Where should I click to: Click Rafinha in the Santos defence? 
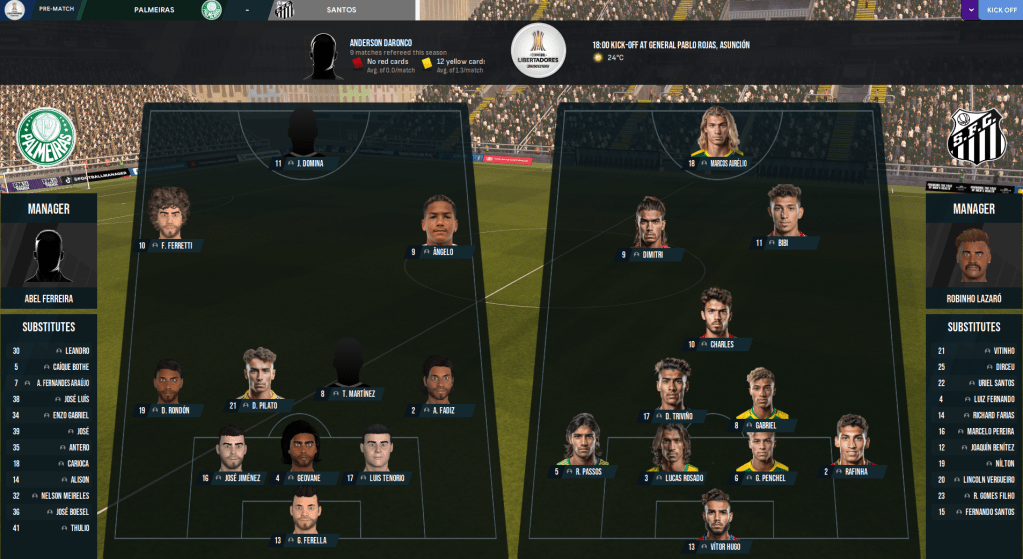851,471
